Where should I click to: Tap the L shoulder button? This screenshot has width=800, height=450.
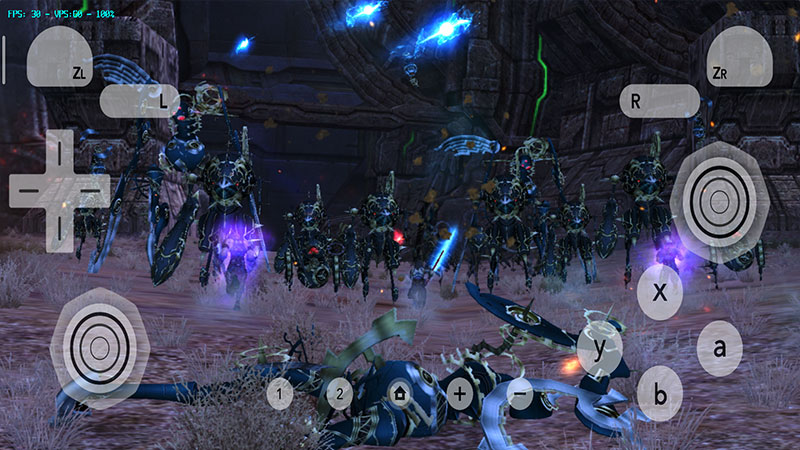(139, 100)
